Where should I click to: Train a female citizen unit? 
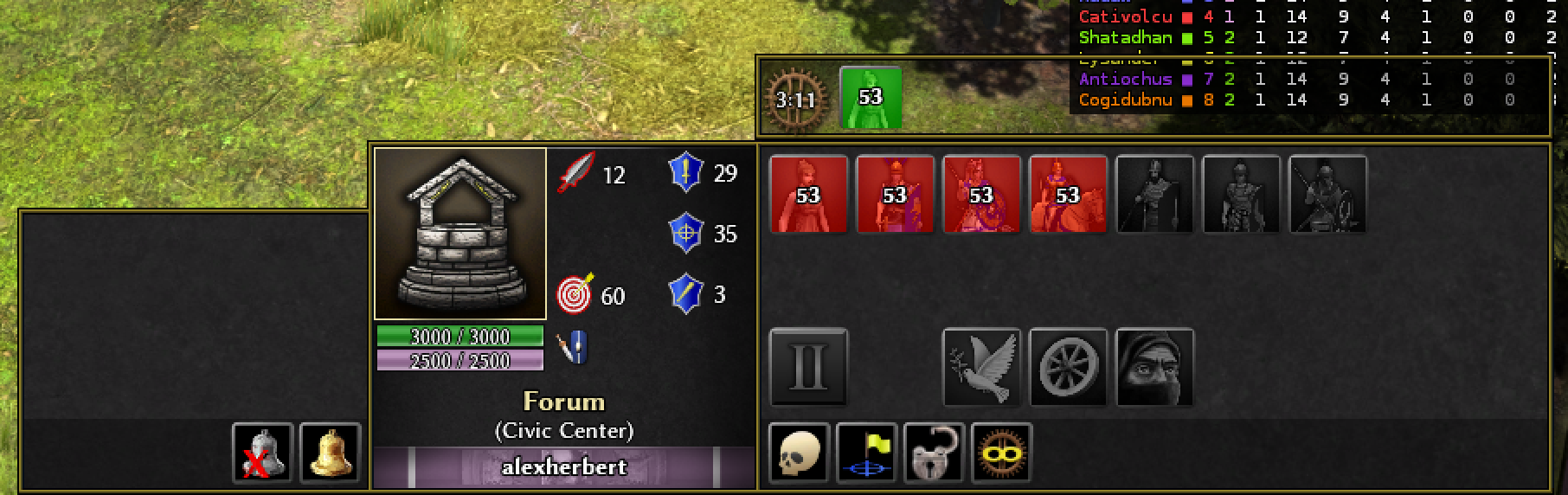tap(808, 195)
